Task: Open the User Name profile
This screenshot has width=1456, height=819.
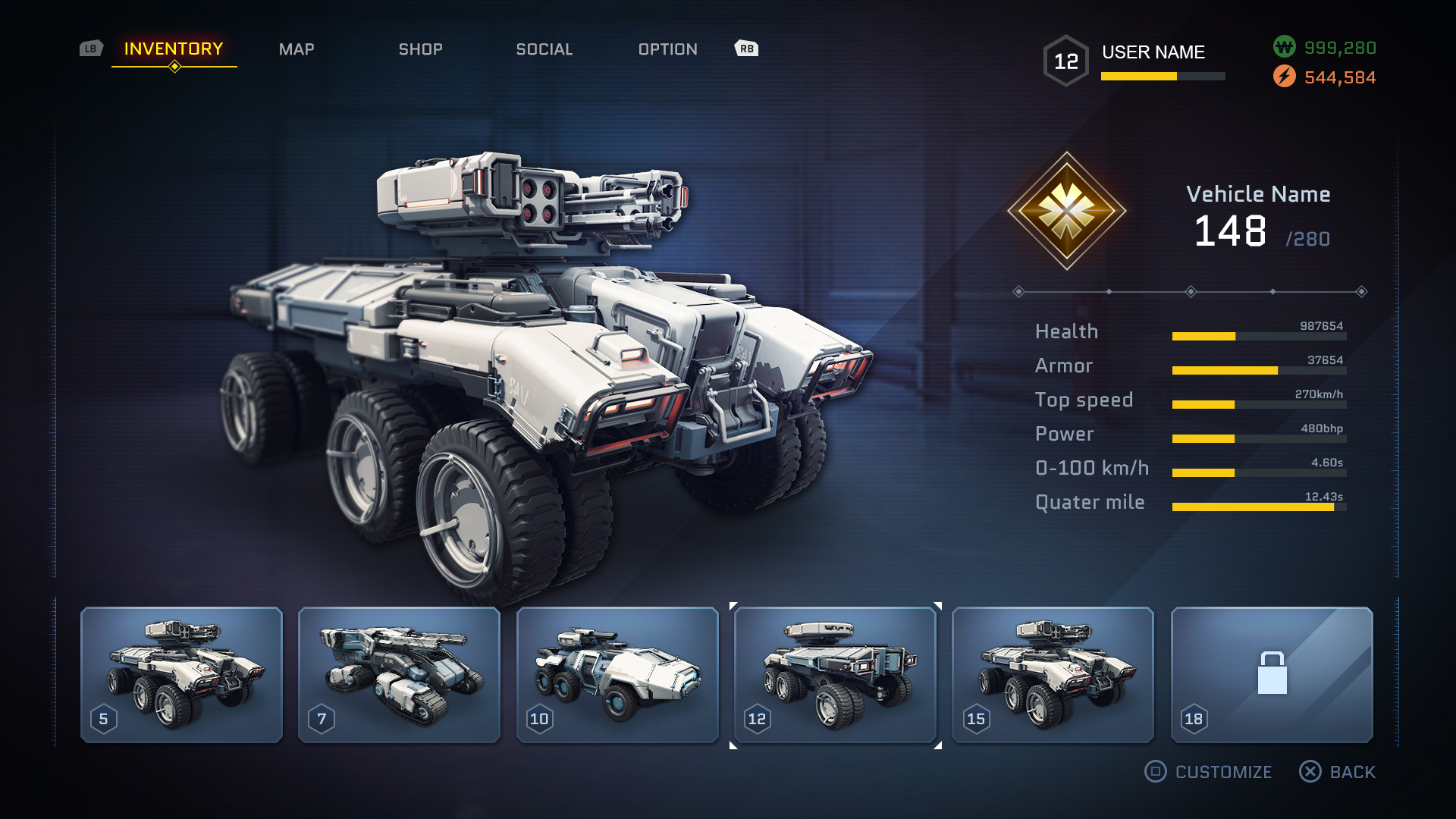Action: click(x=1153, y=52)
